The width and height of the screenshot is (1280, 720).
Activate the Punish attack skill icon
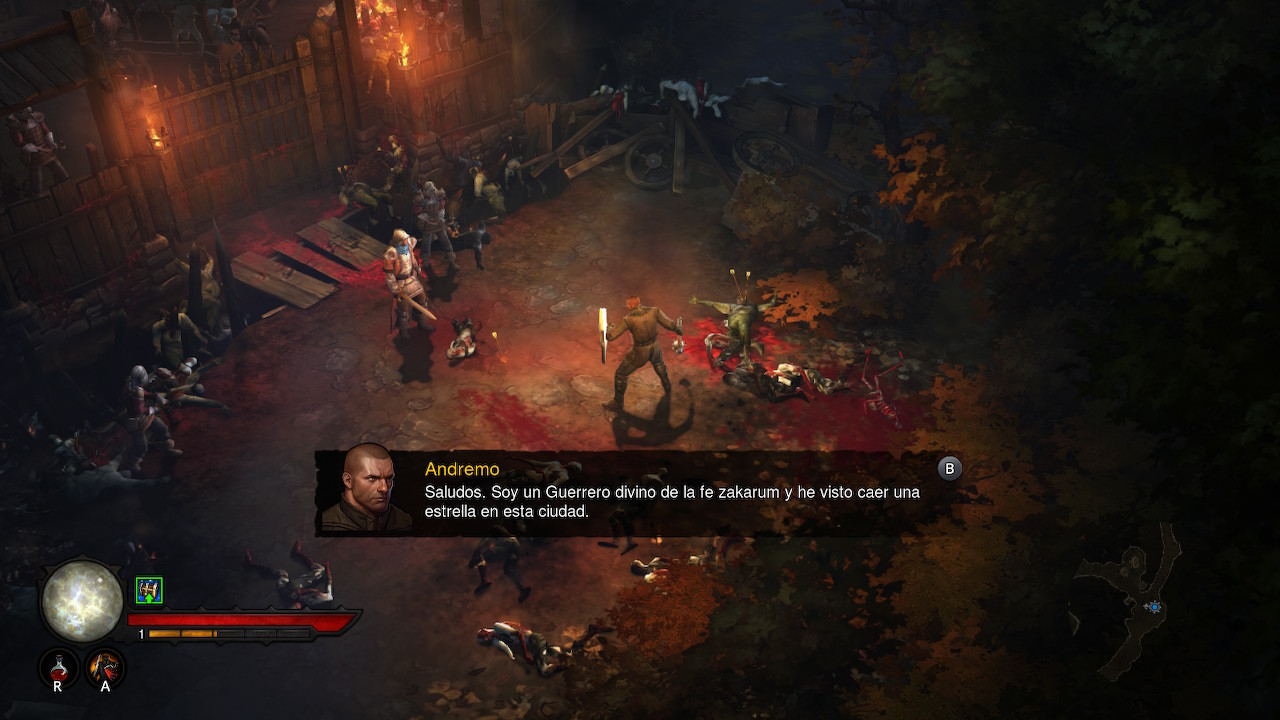pyautogui.click(x=105, y=666)
